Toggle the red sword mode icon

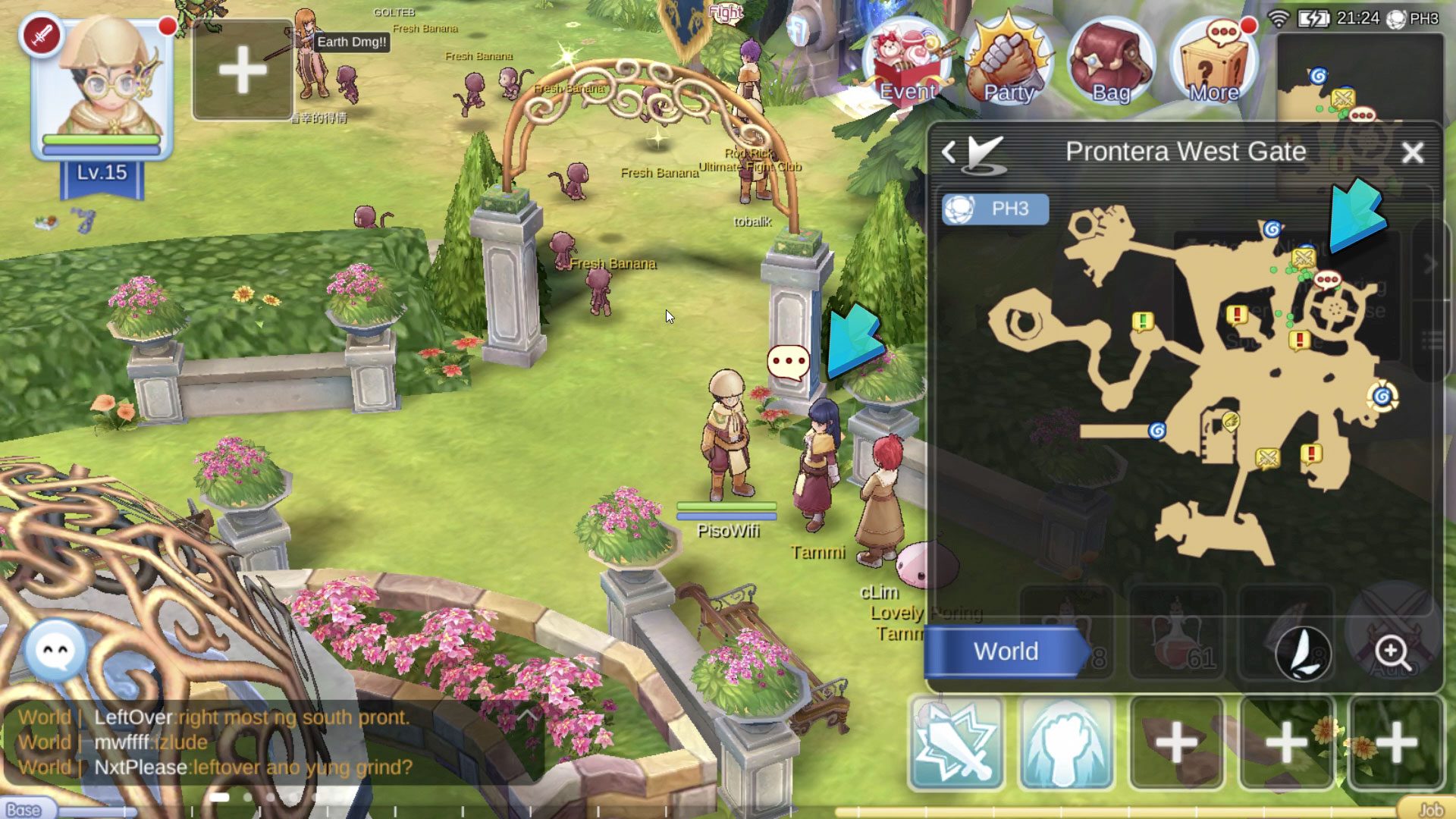pos(42,36)
